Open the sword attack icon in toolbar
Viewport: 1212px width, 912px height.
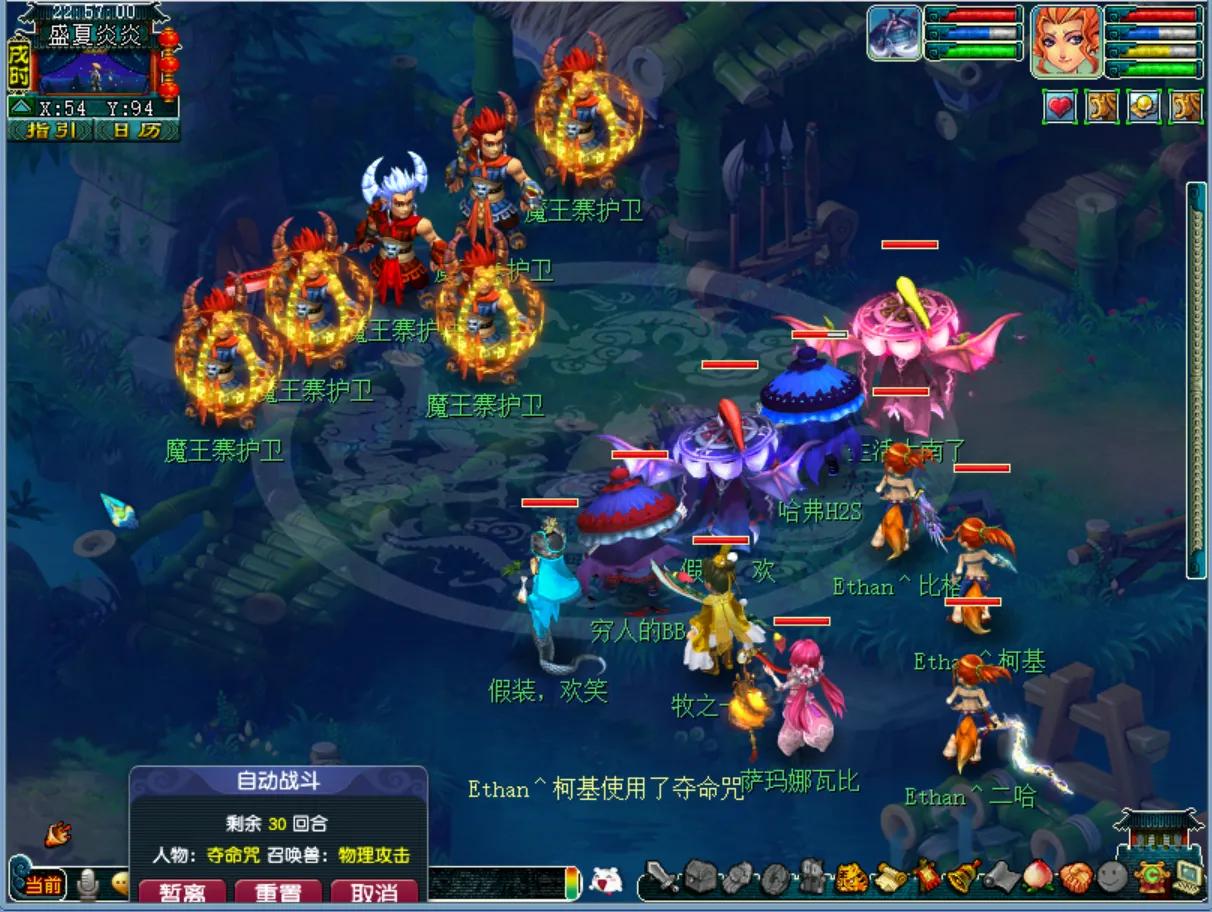pyautogui.click(x=663, y=878)
